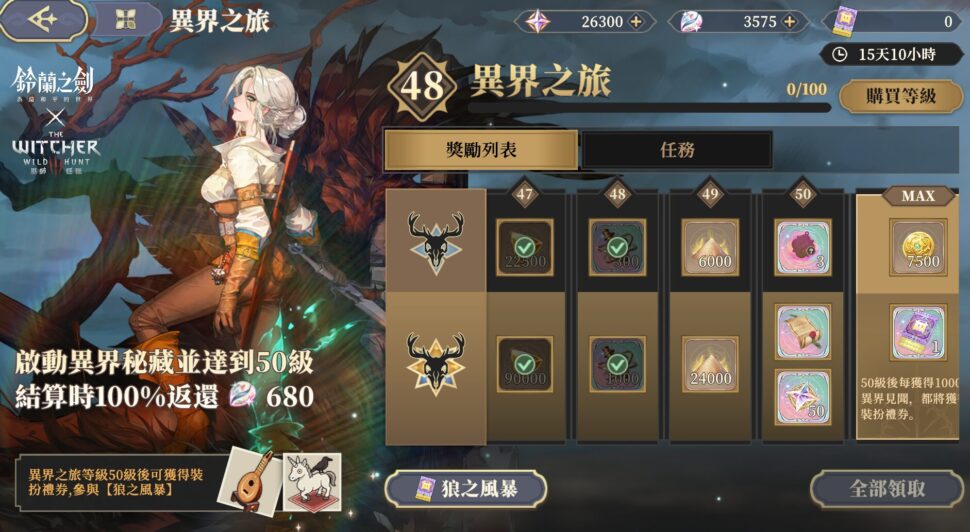Viewport: 970px width, 532px height.
Task: Choose the level 50 pink pouch reward
Action: coord(803,248)
